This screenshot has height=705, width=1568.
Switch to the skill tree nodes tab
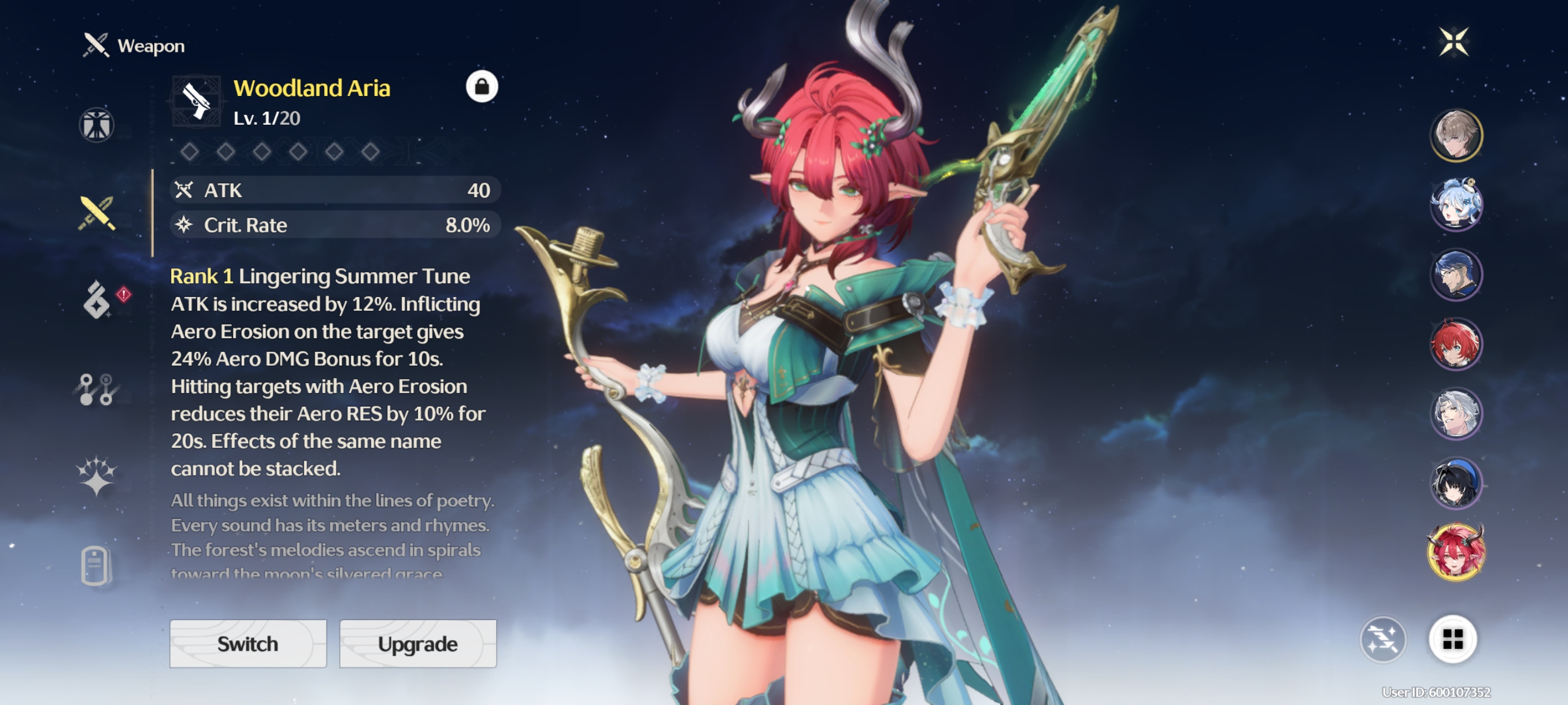(96, 389)
